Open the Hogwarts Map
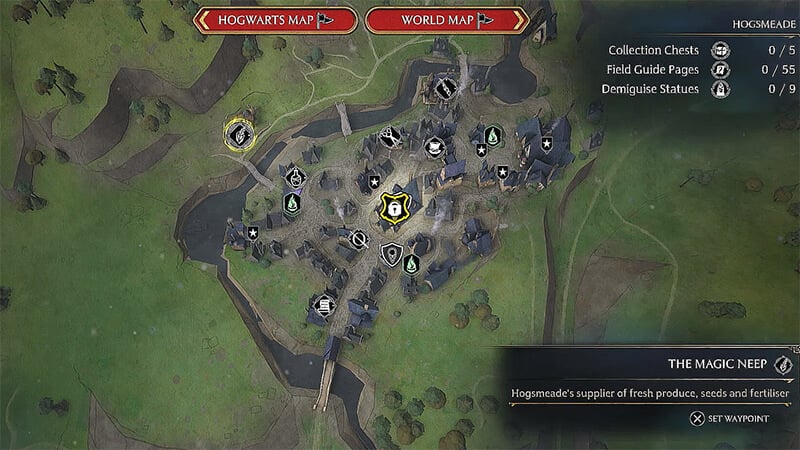This screenshot has width=800, height=450. (274, 20)
